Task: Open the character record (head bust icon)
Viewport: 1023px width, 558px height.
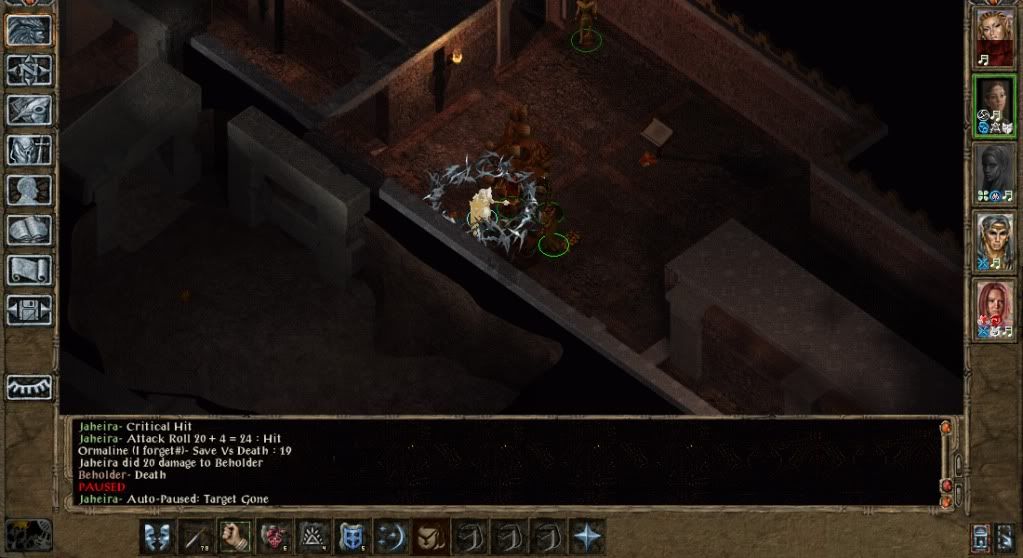Action: pyautogui.click(x=29, y=190)
